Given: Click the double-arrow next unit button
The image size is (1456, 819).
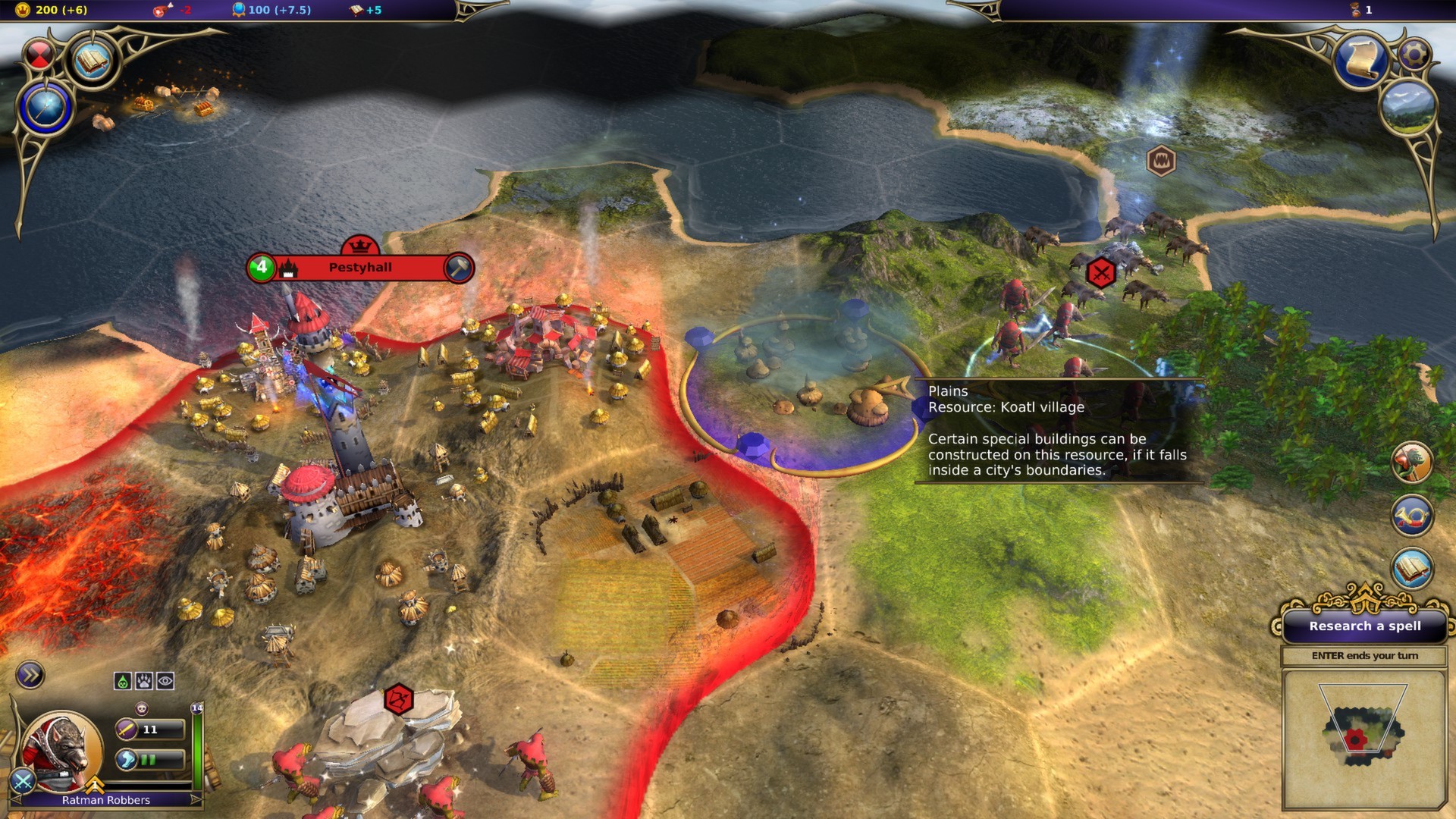Looking at the screenshot, I should tap(30, 675).
